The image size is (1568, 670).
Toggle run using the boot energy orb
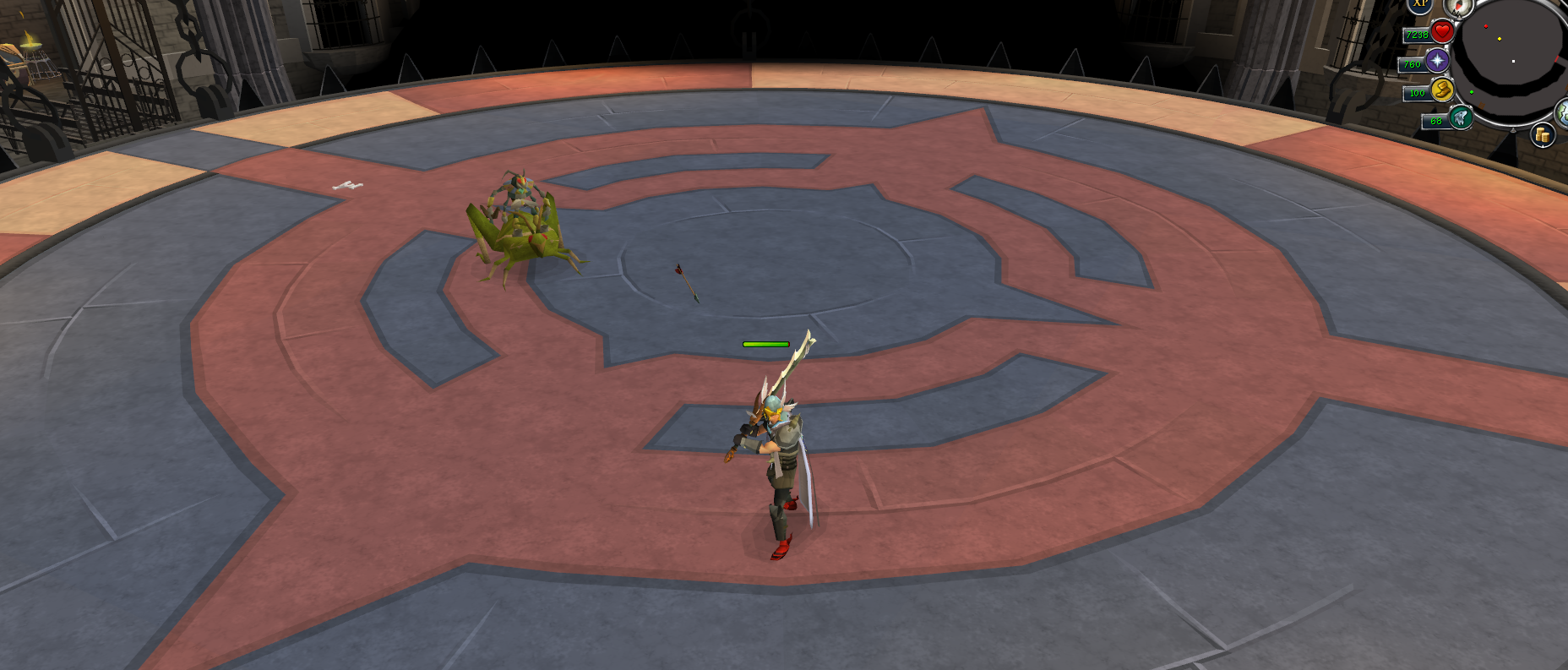point(1442,90)
